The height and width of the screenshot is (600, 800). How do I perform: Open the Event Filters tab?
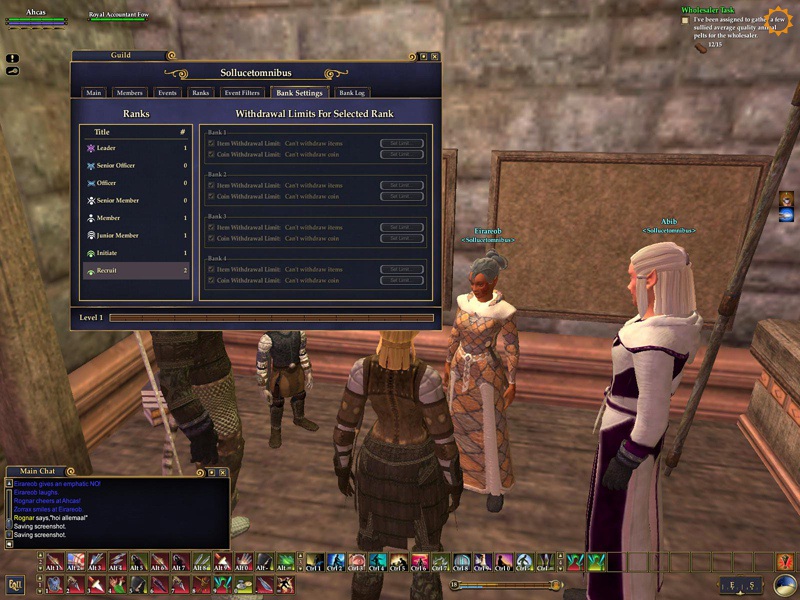pyautogui.click(x=241, y=93)
